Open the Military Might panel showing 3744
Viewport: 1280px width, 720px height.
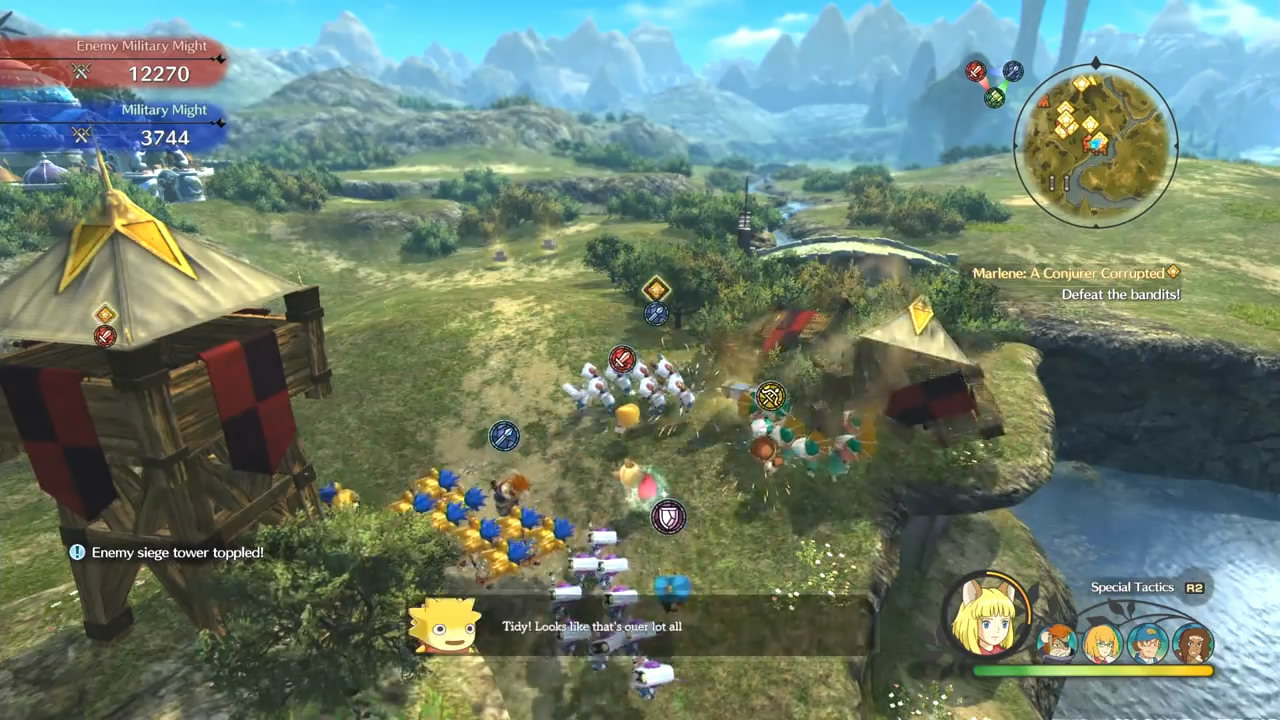pos(163,124)
